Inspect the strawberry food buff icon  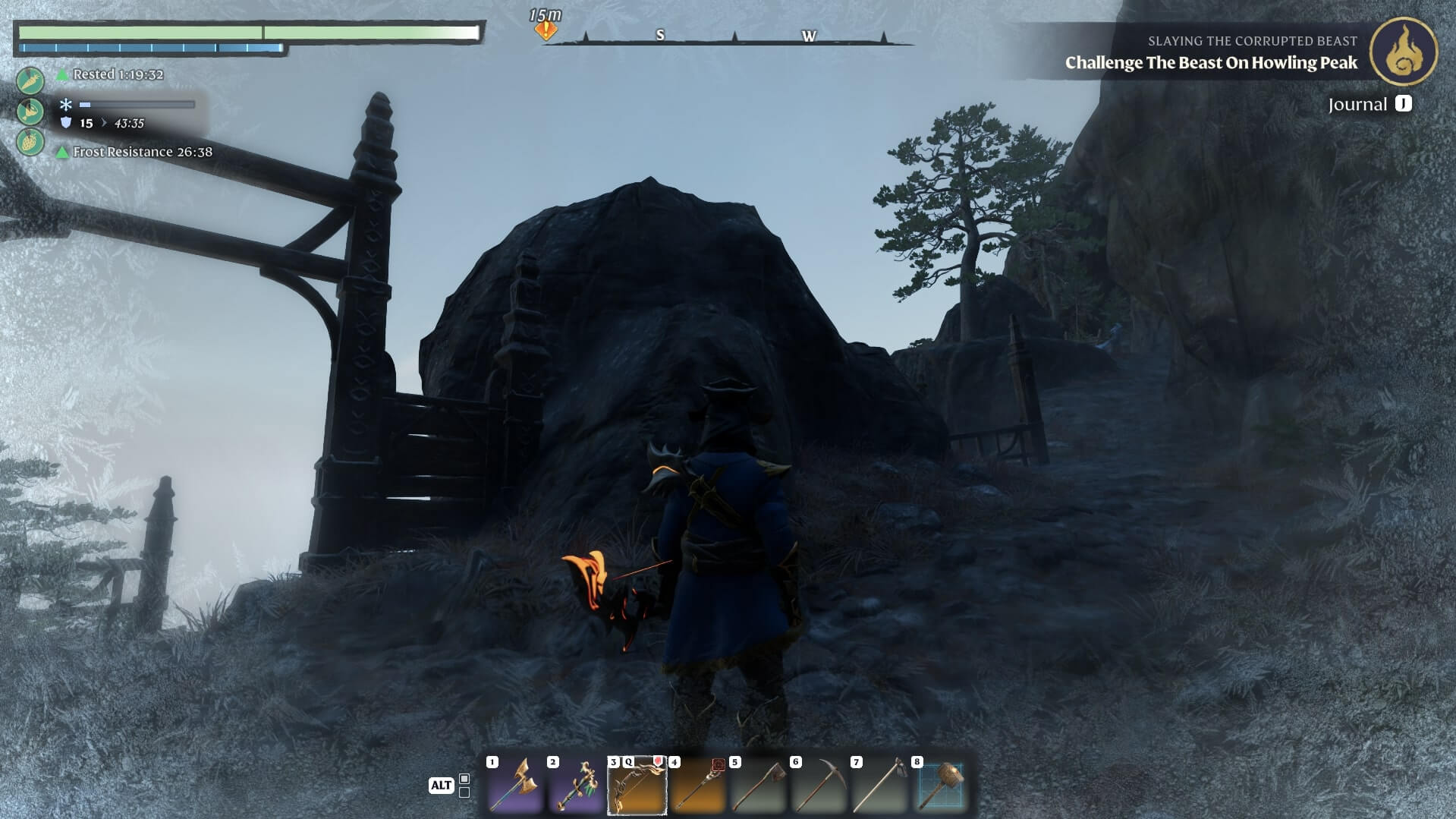click(x=30, y=142)
